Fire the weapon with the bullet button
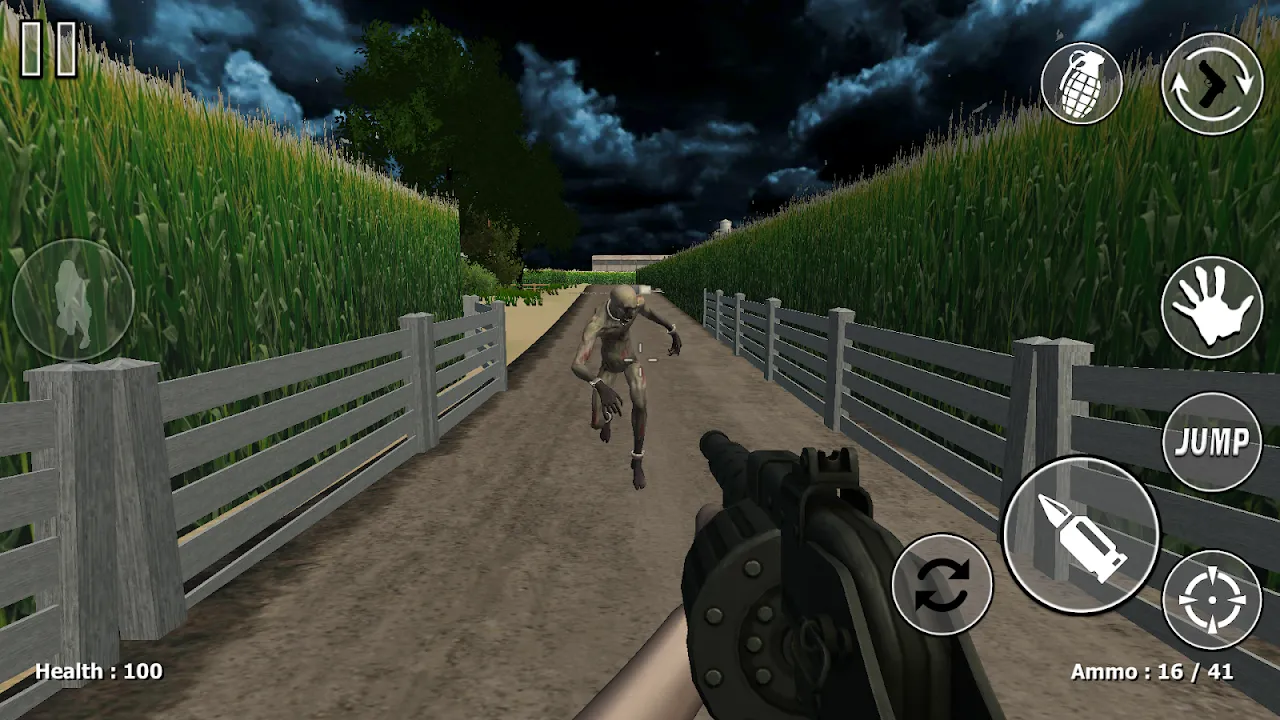Image resolution: width=1280 pixels, height=720 pixels. [1081, 536]
